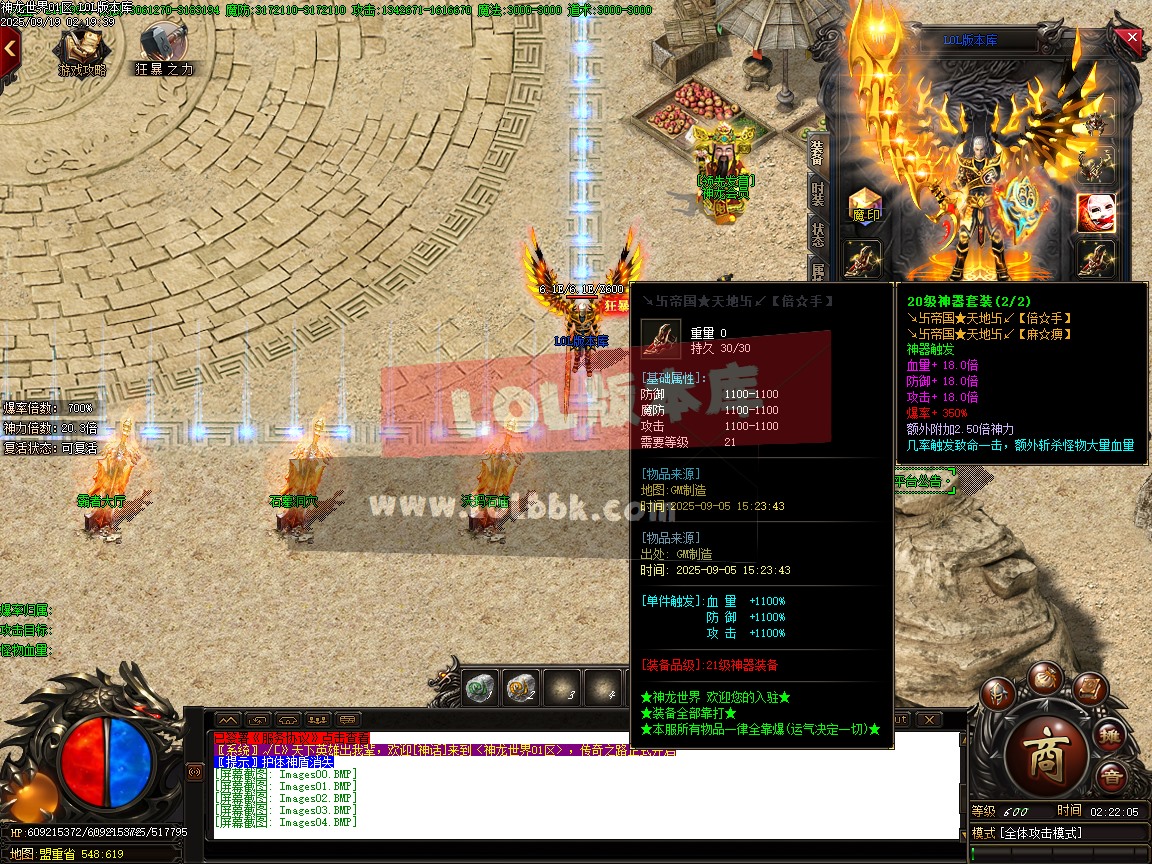This screenshot has height=864, width=1152.
Task: Click the 全体攻击模式 attack mode field
Action: click(1040, 833)
